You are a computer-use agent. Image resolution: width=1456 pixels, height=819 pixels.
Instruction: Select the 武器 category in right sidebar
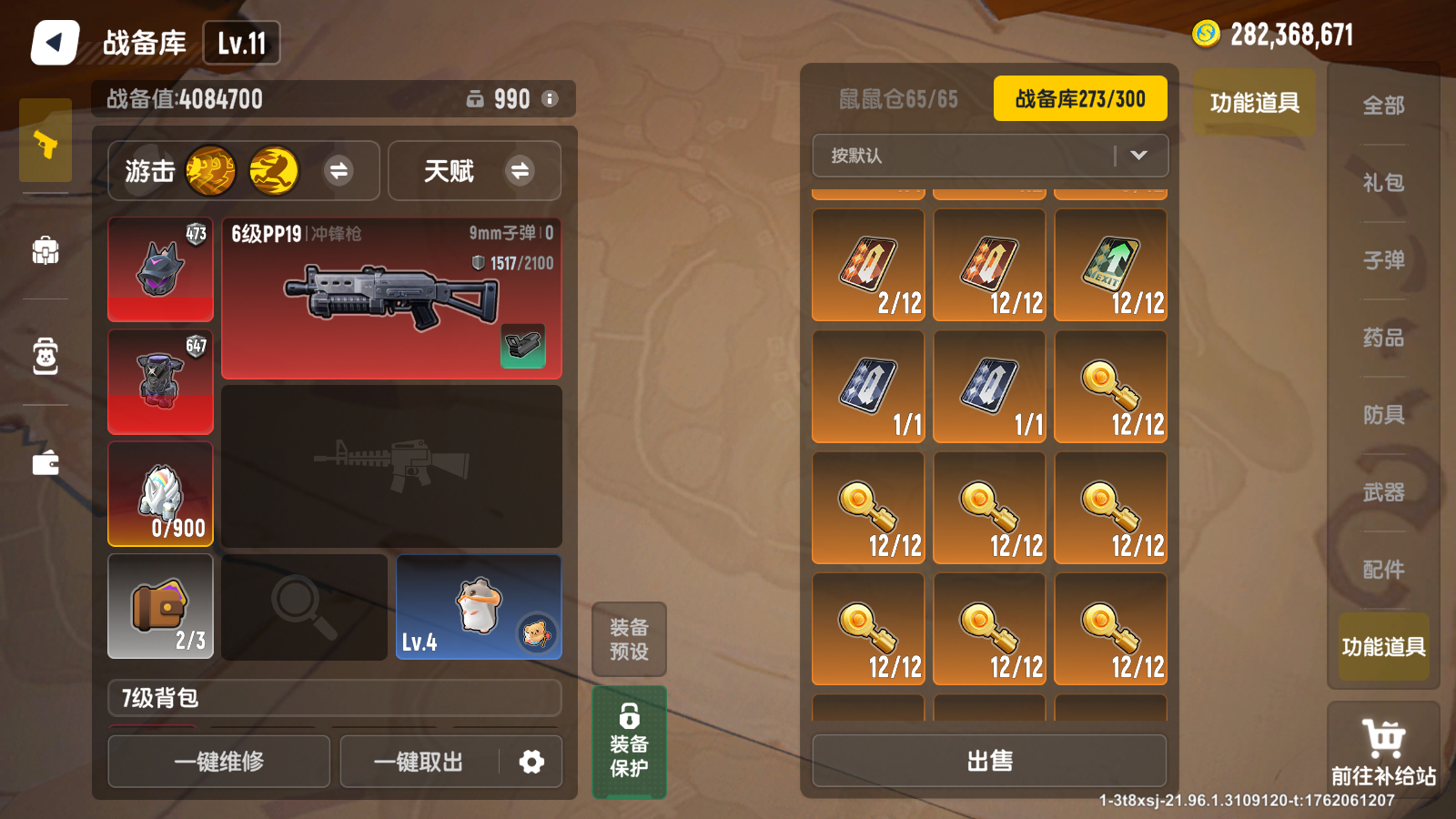[1382, 491]
